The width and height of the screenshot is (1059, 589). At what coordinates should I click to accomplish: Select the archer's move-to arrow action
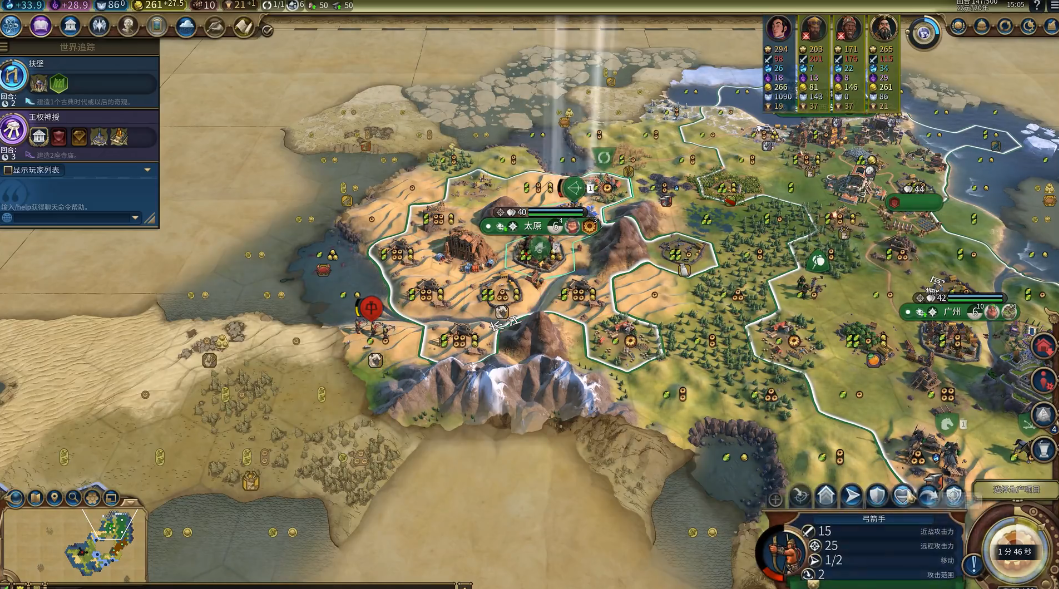click(x=851, y=495)
